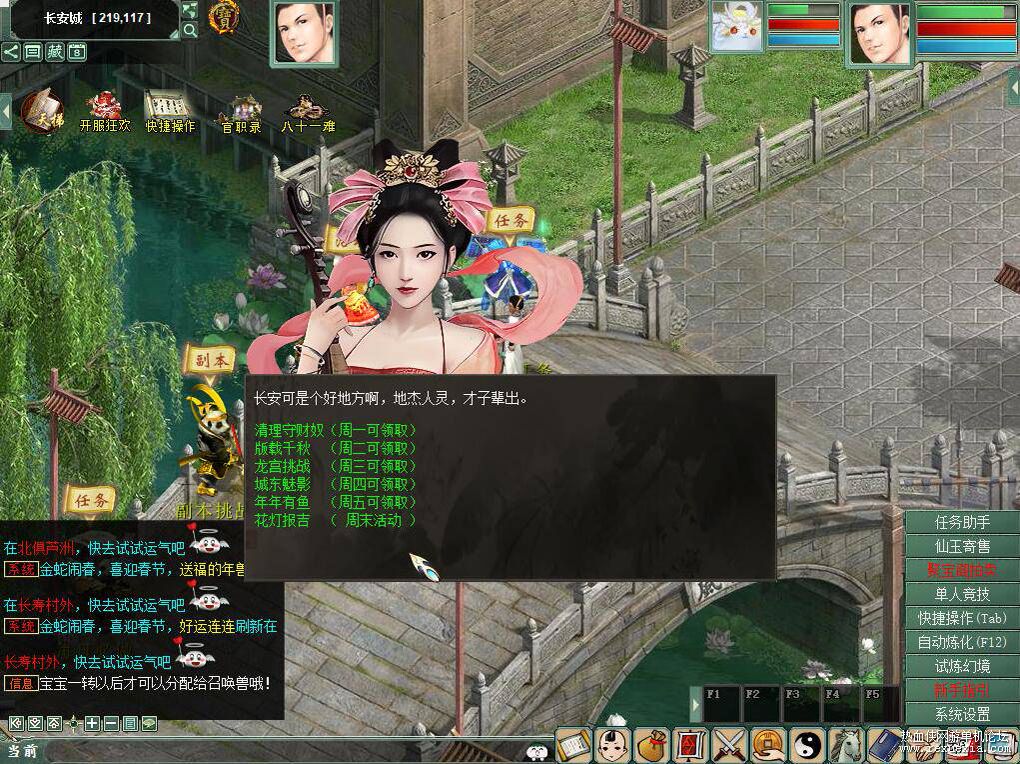Open the 单人竞技 solo arena
The image size is (1020, 764).
point(962,595)
